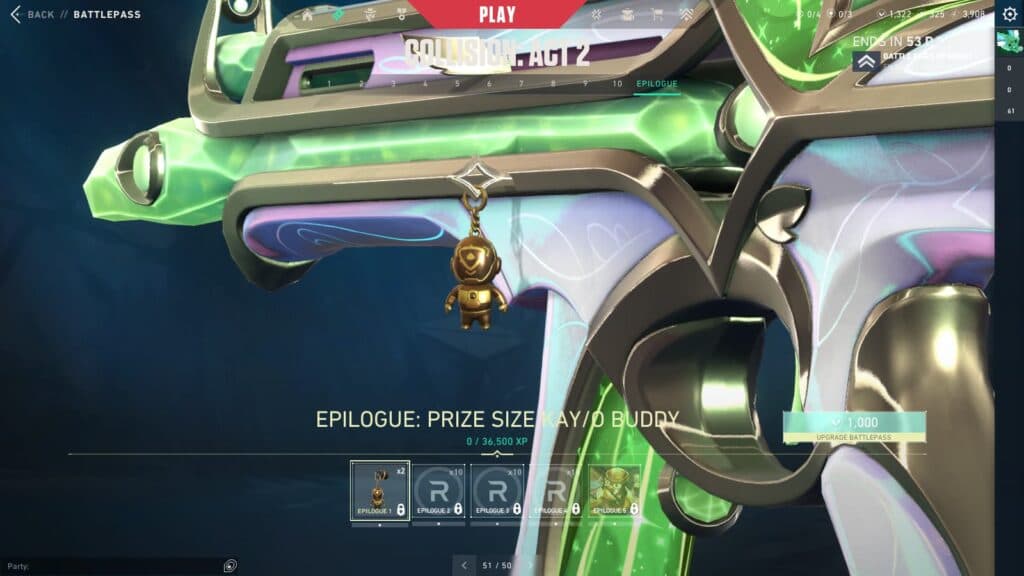Click the Party chat bar icon
Screen dimensions: 1024x576
click(x=231, y=566)
